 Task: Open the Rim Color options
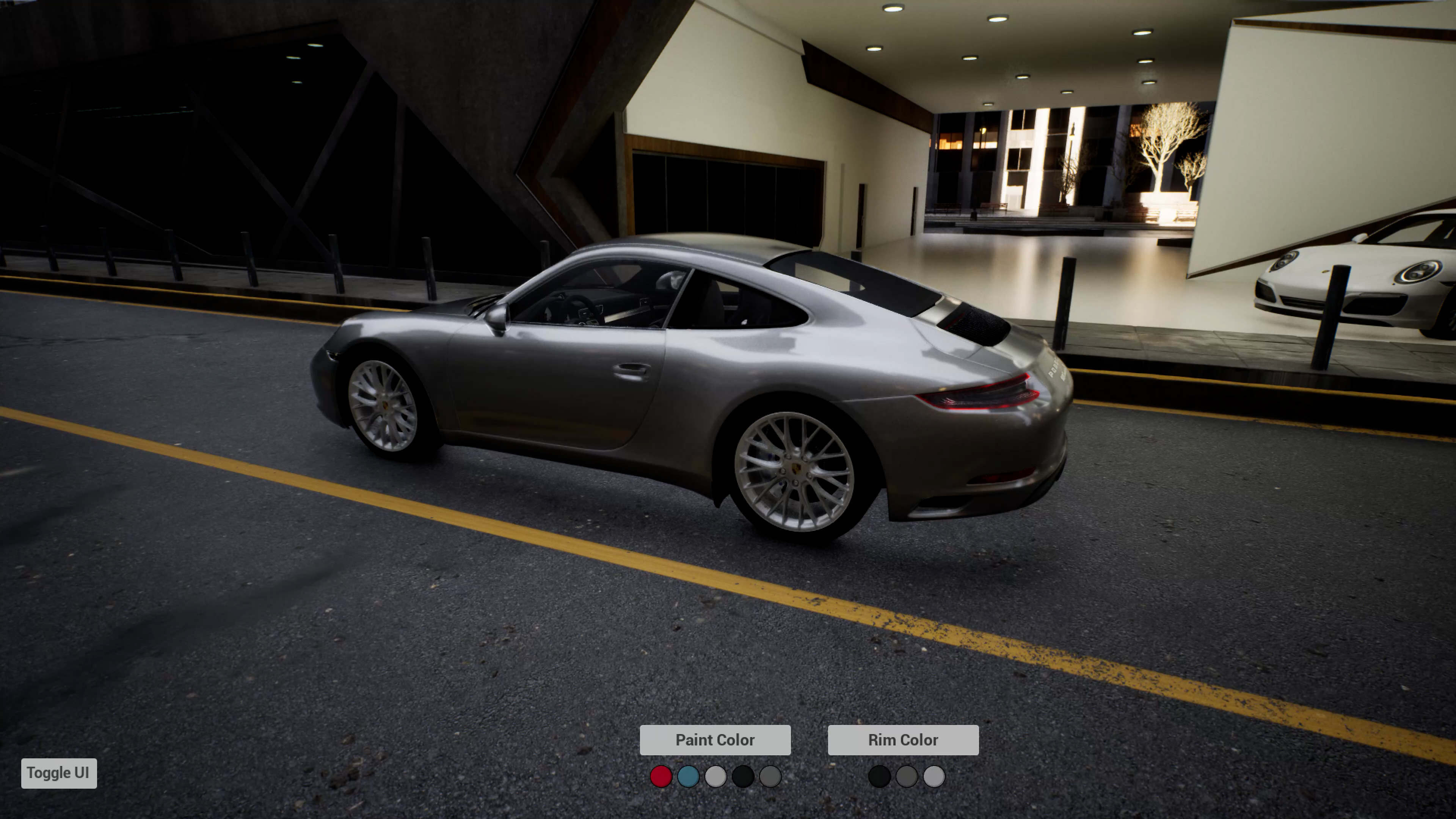tap(903, 740)
